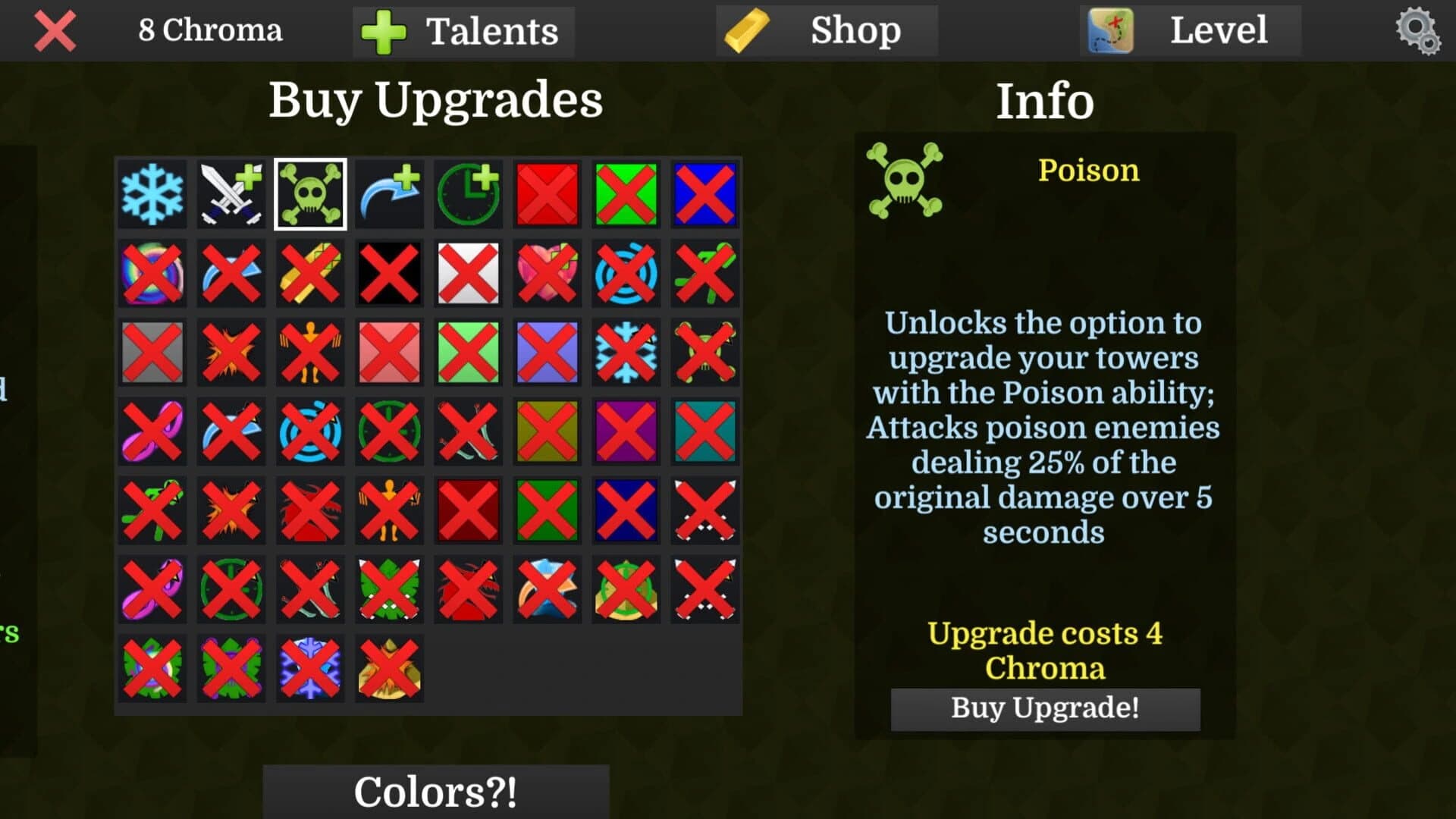
Task: Select the clock duration upgrade icon
Action: (468, 195)
